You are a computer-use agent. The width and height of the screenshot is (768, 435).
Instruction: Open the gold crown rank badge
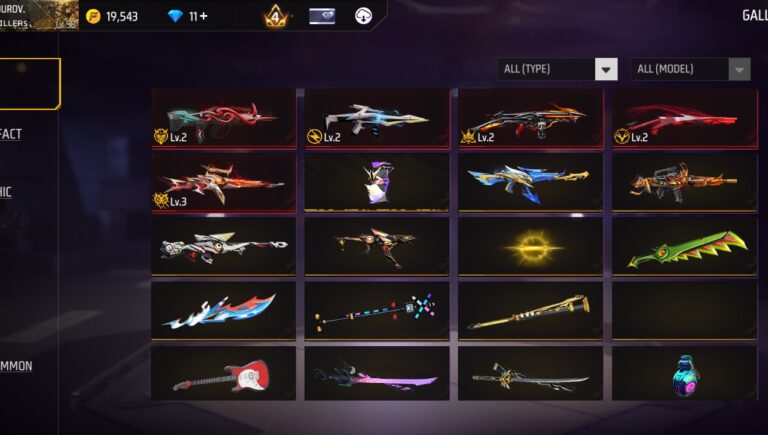click(x=276, y=17)
